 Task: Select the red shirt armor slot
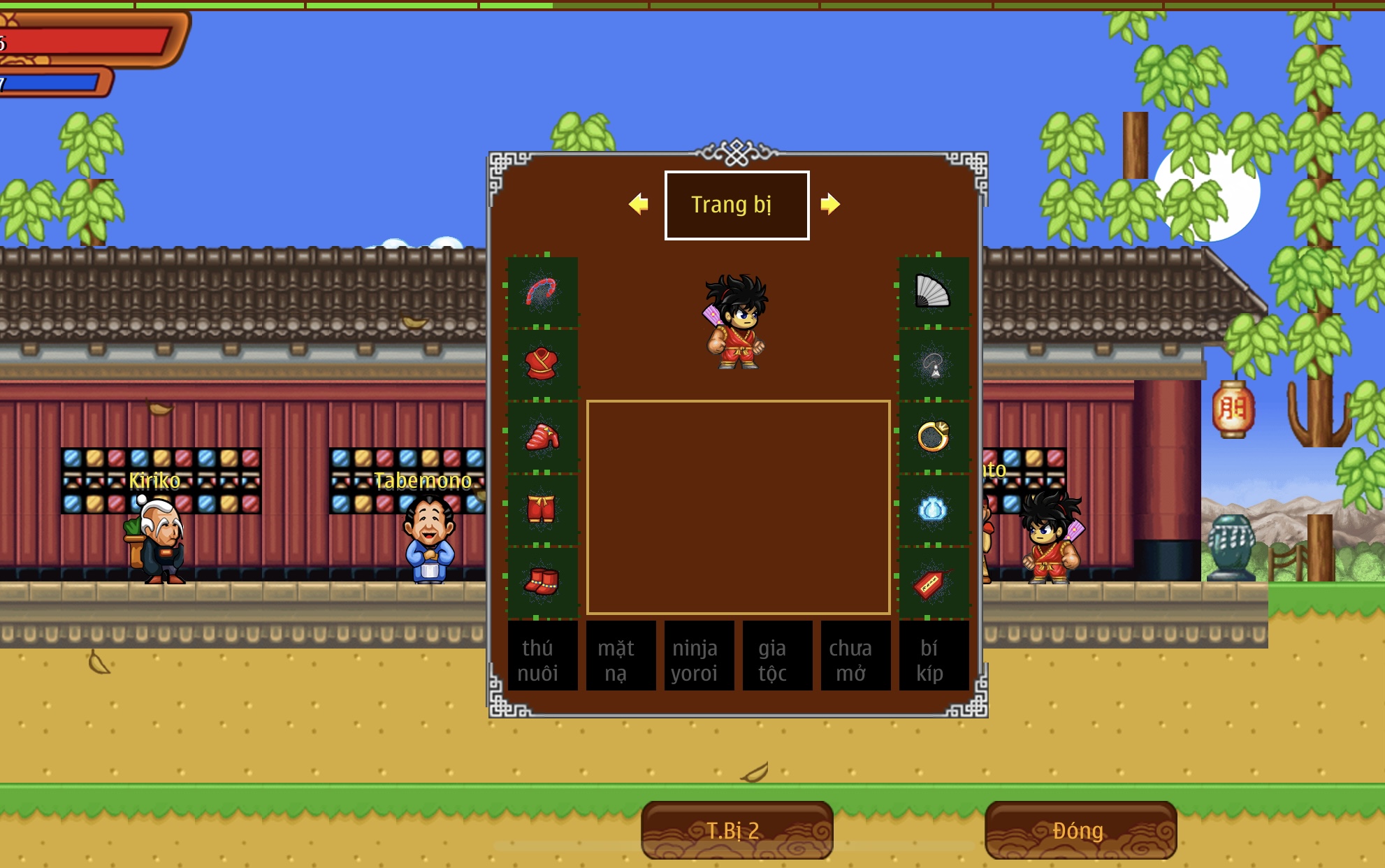point(542,364)
